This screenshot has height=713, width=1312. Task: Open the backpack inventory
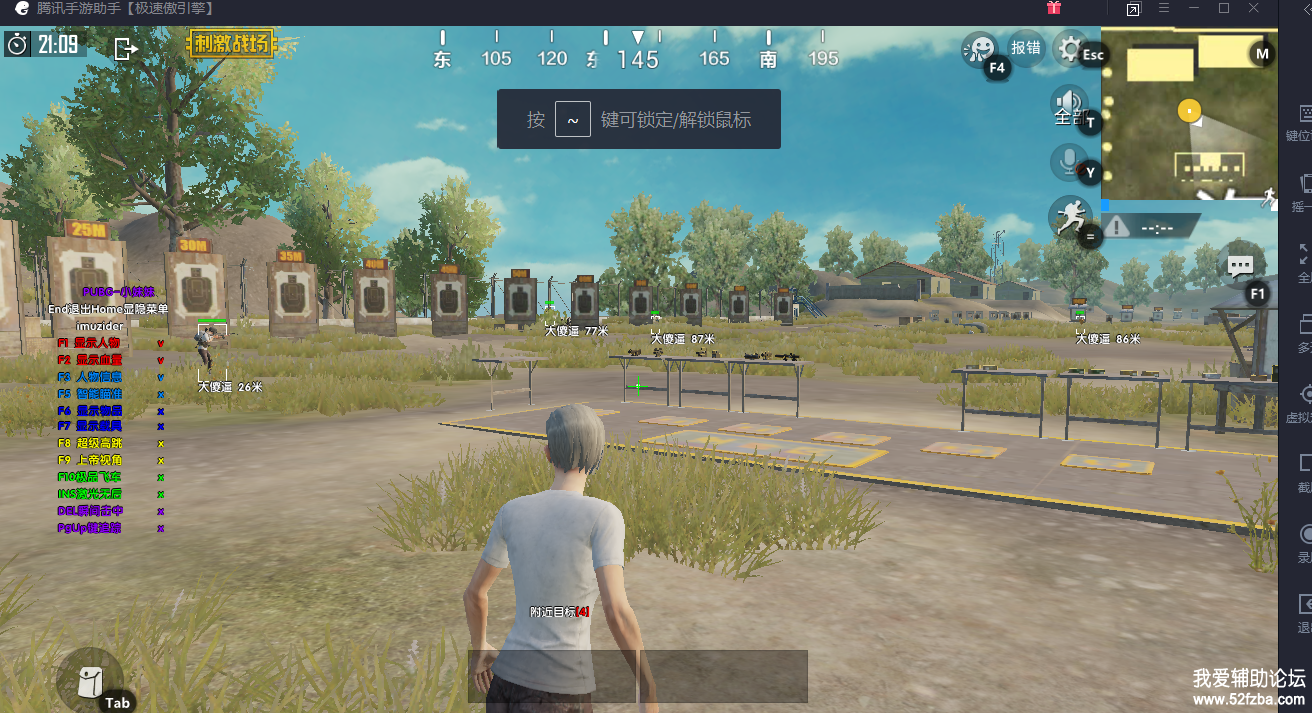[x=89, y=680]
